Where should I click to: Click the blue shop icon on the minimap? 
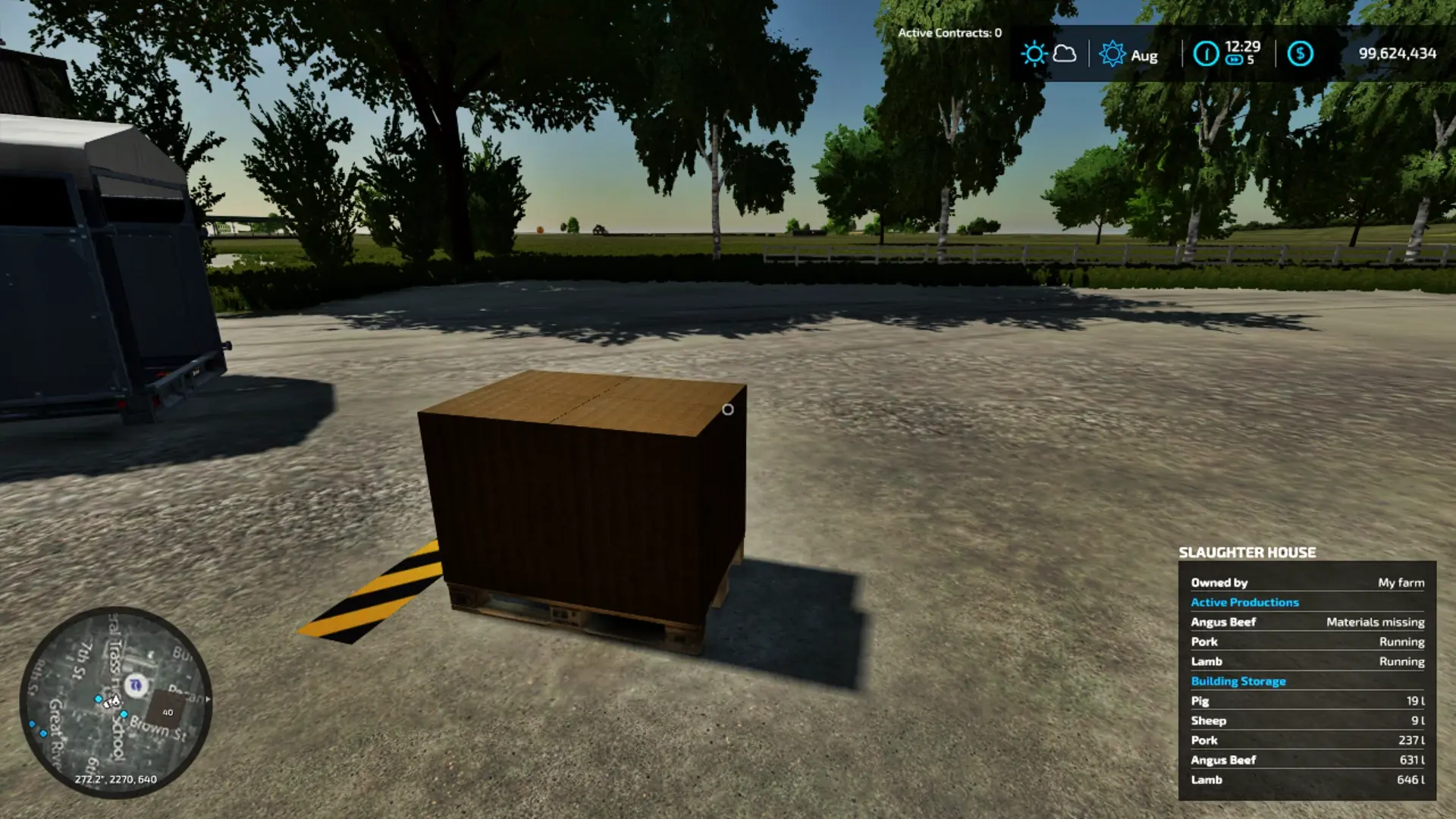click(136, 685)
